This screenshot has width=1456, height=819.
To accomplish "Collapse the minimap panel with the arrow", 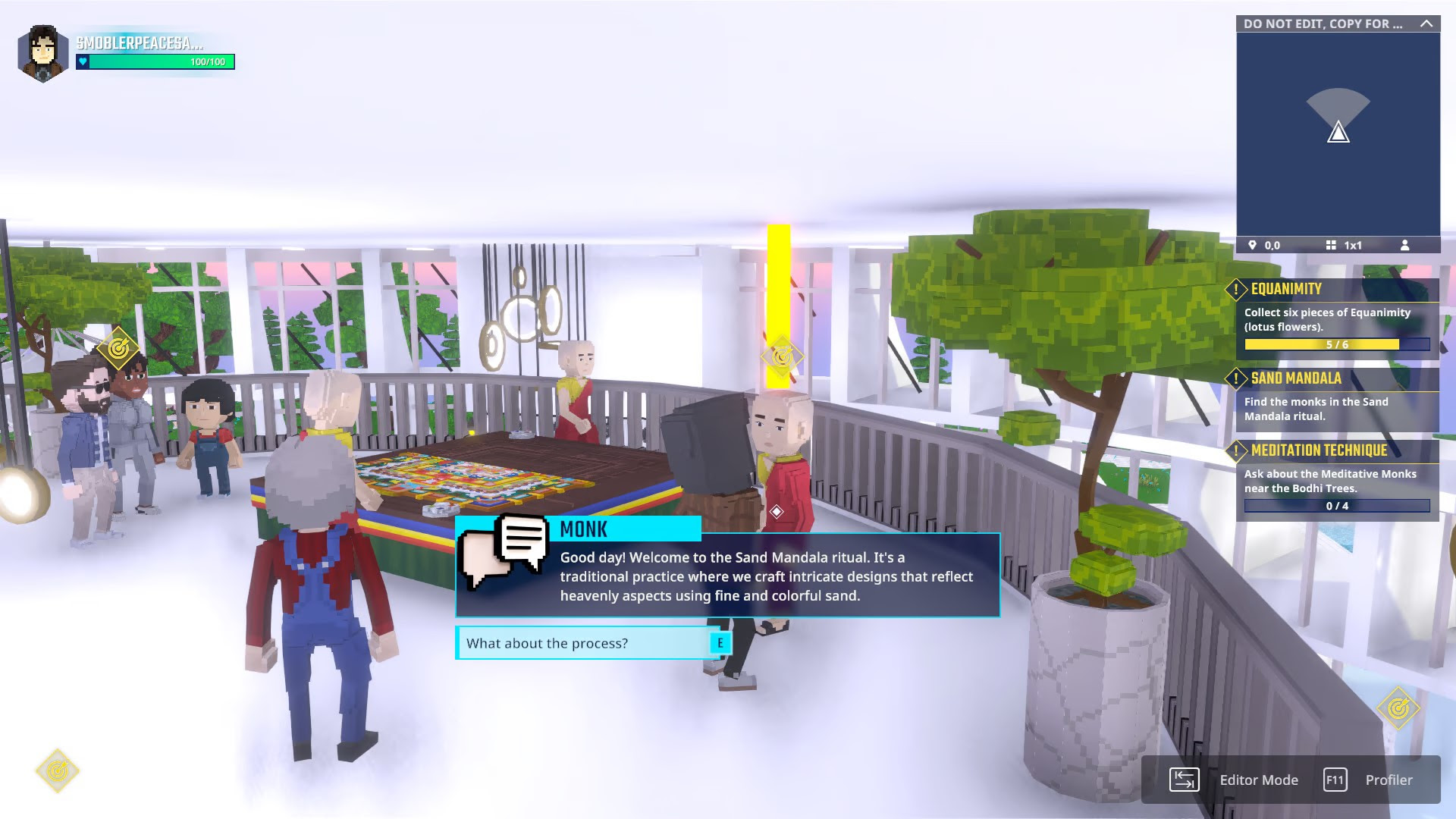I will pos(1426,24).
